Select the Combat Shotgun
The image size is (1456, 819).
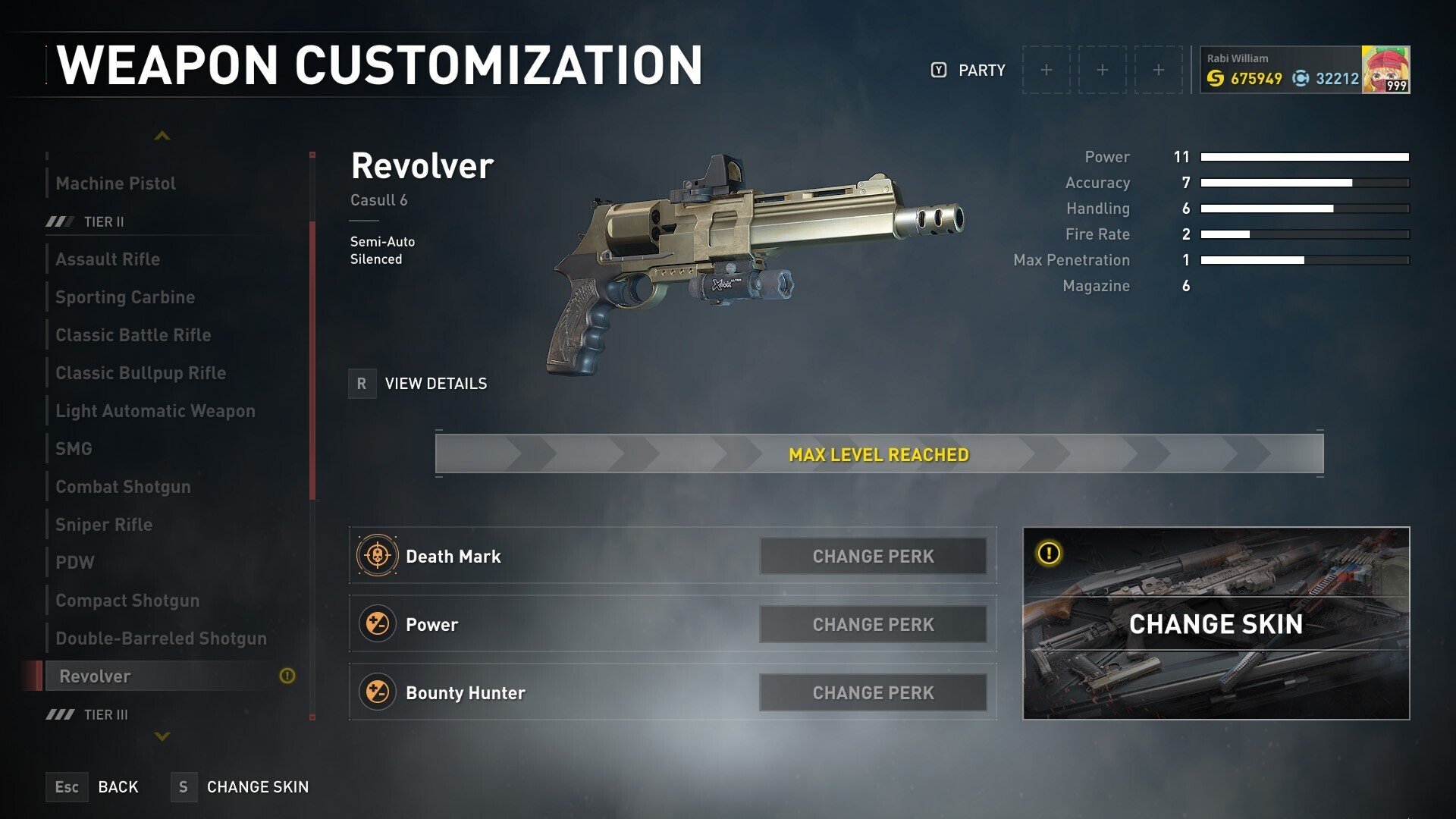pyautogui.click(x=124, y=487)
